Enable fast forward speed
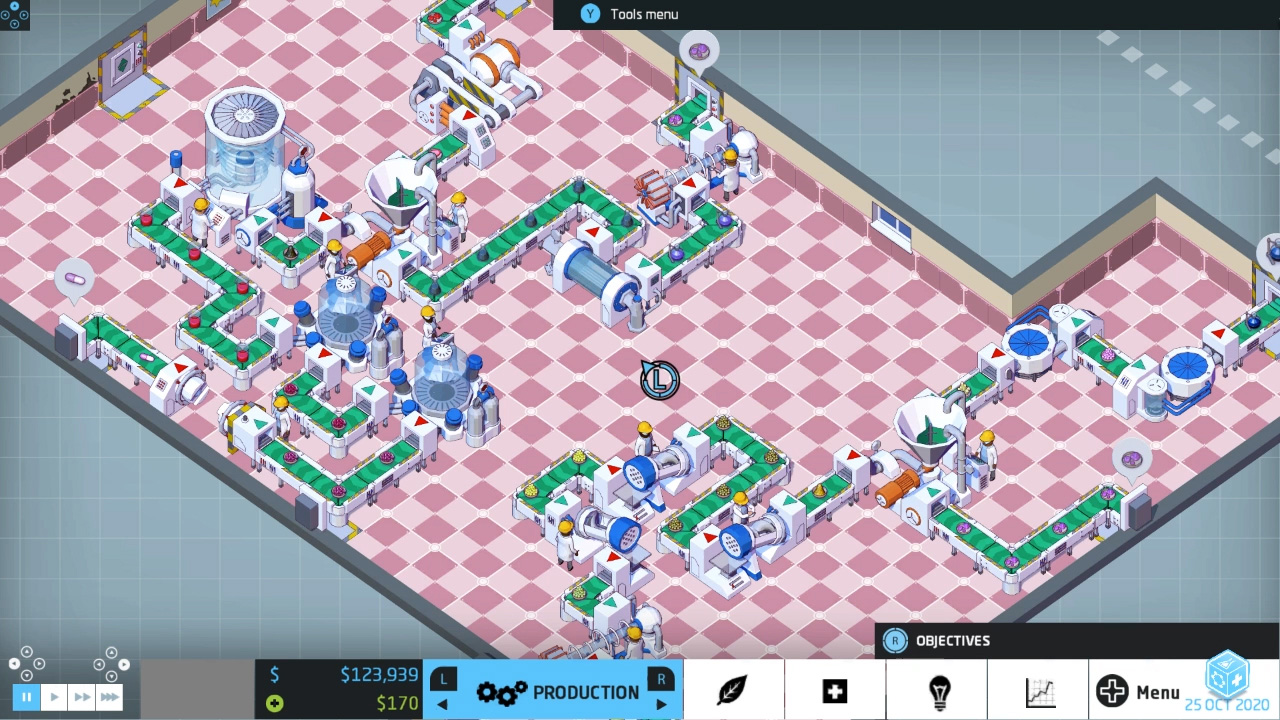Viewport: 1280px width, 720px height. (x=81, y=697)
